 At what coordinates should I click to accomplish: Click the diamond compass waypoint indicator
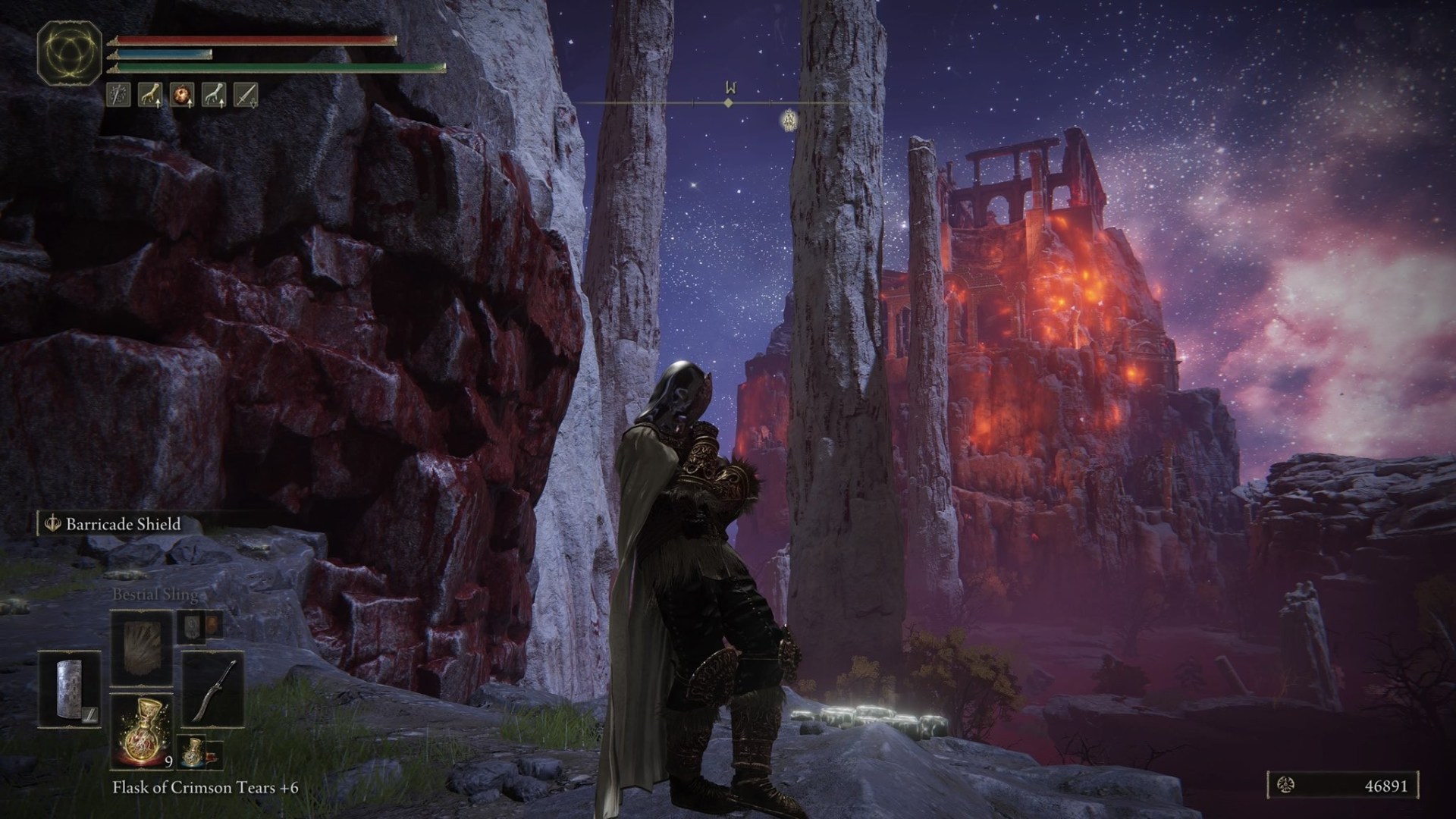point(728,102)
